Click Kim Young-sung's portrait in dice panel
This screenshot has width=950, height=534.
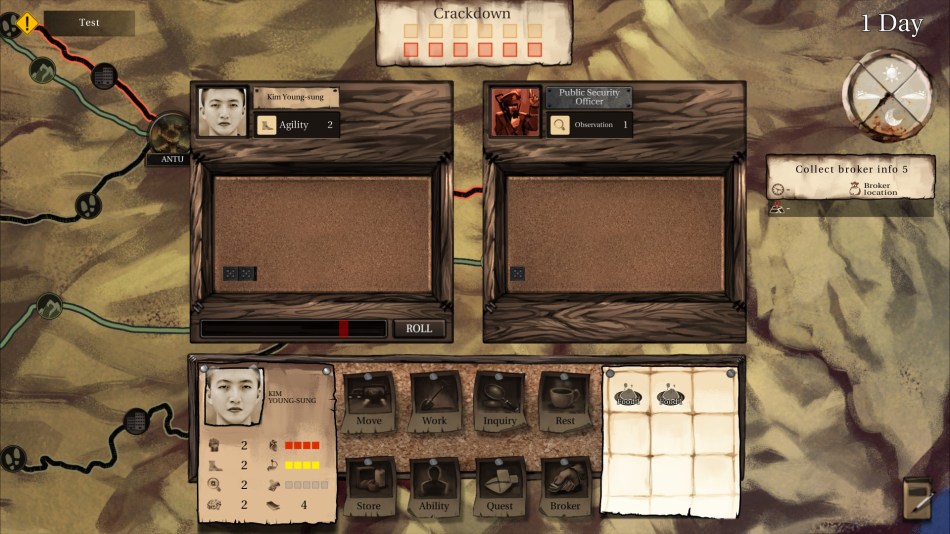(x=222, y=111)
